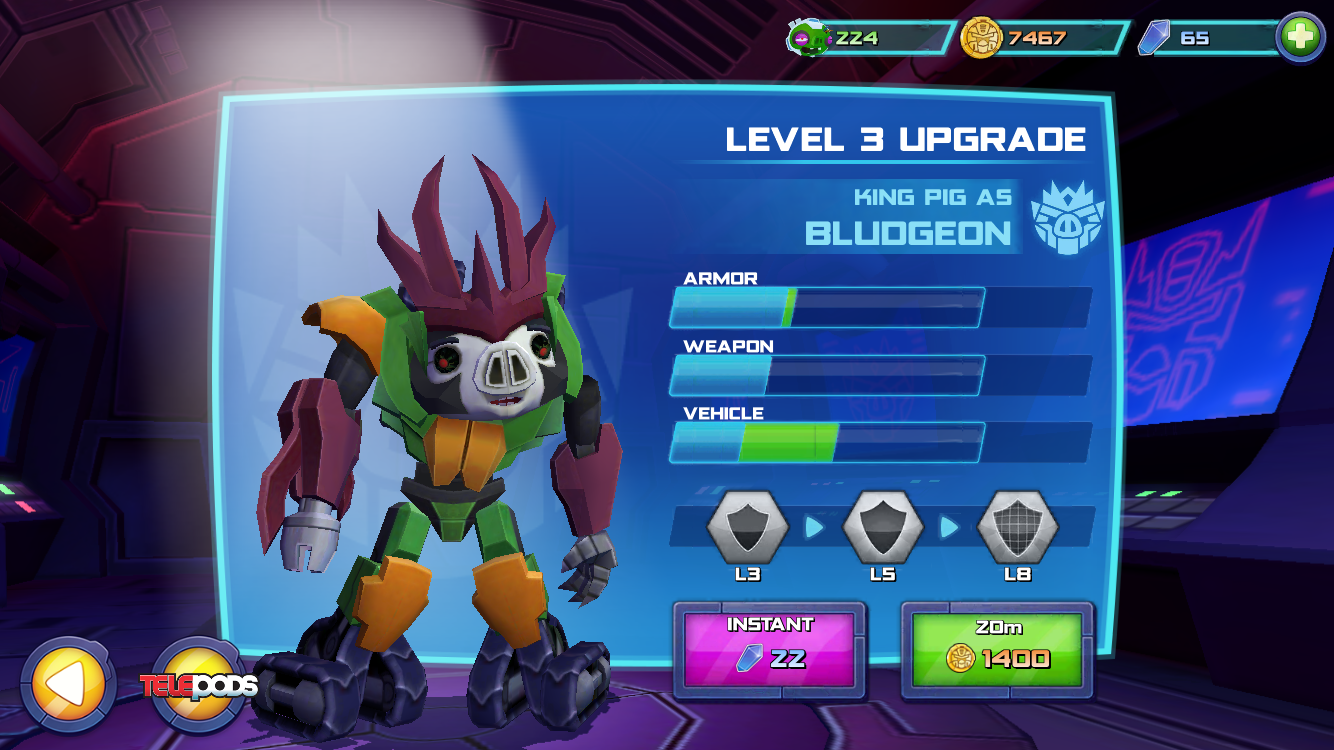Select the L8 grid shield icon
This screenshot has width=1334, height=750.
(1017, 527)
